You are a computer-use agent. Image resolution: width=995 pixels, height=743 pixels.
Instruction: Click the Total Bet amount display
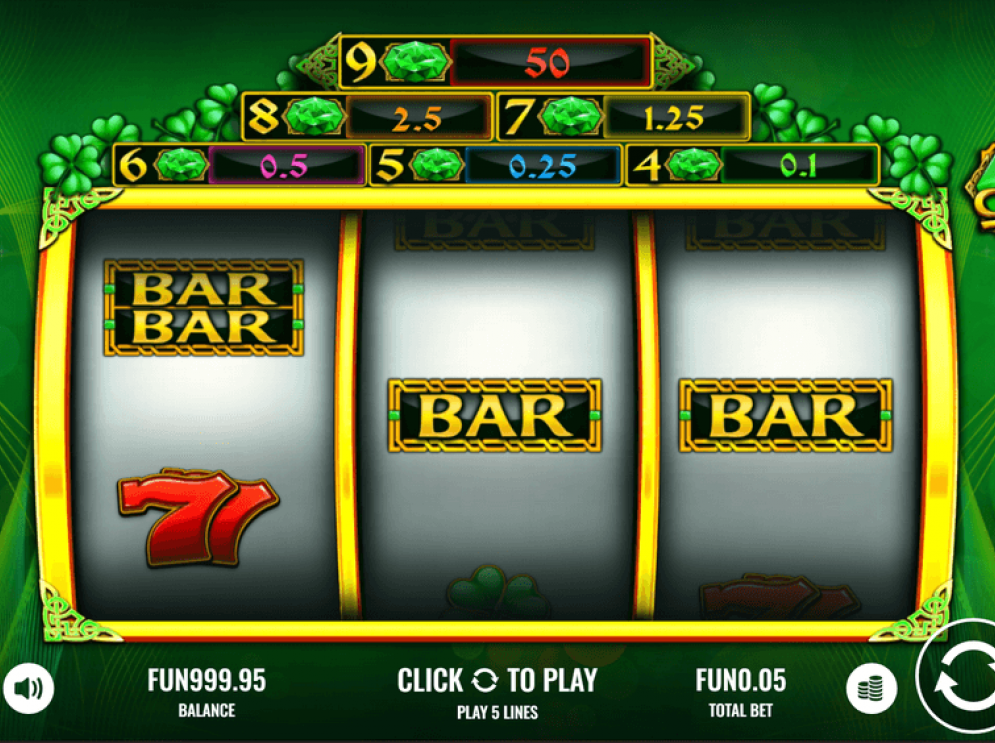pyautogui.click(x=741, y=682)
